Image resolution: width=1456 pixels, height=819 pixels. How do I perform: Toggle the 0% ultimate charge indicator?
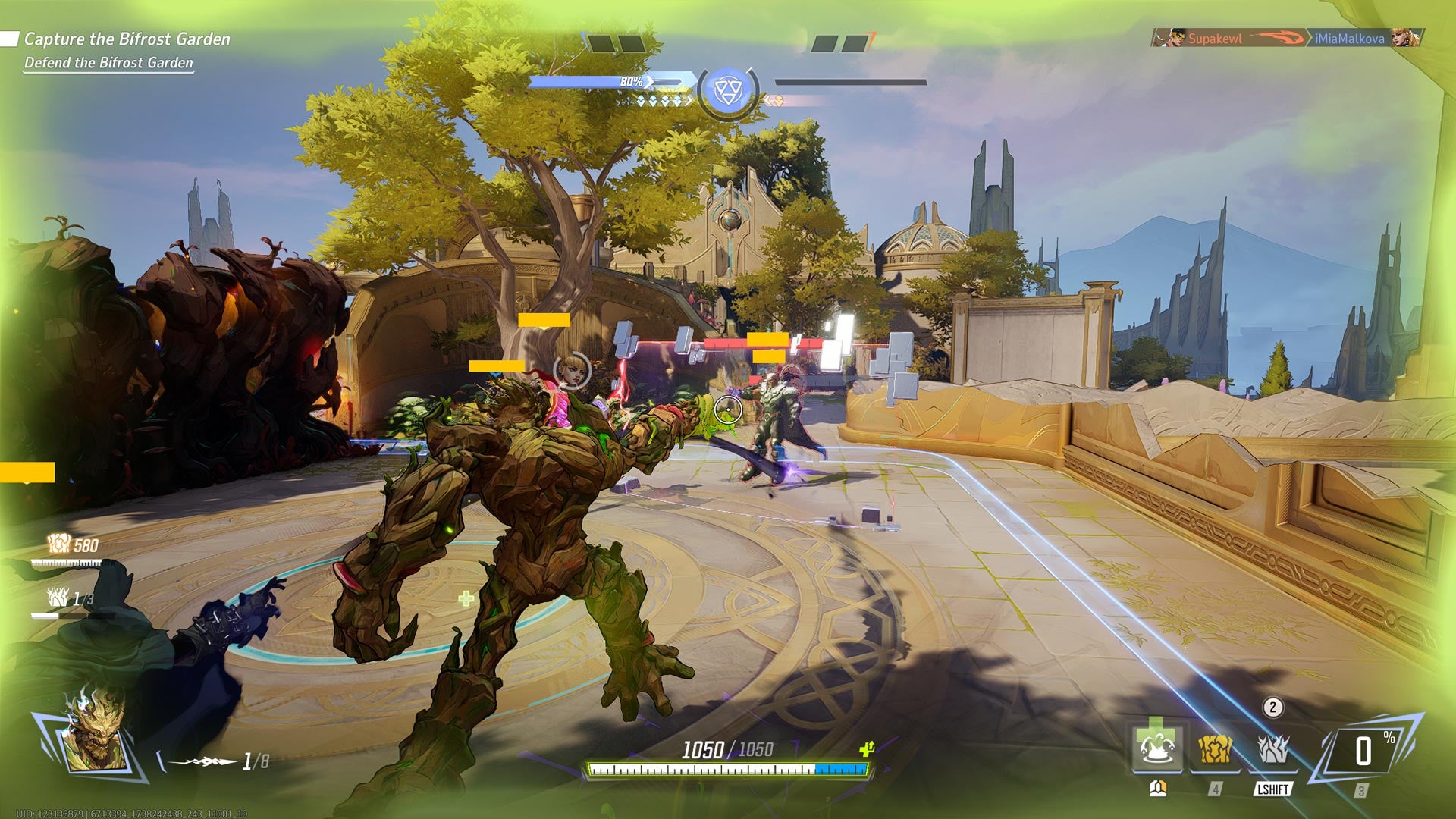(x=1363, y=750)
